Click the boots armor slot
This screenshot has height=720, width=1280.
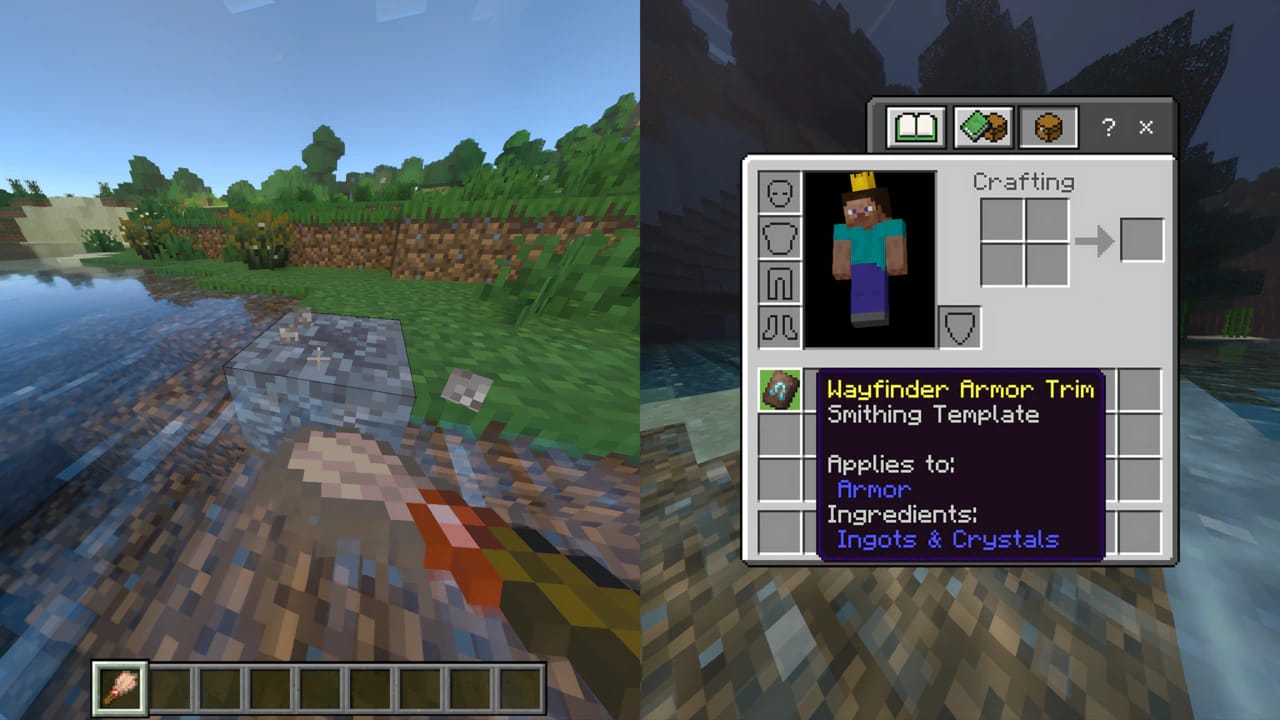point(779,327)
